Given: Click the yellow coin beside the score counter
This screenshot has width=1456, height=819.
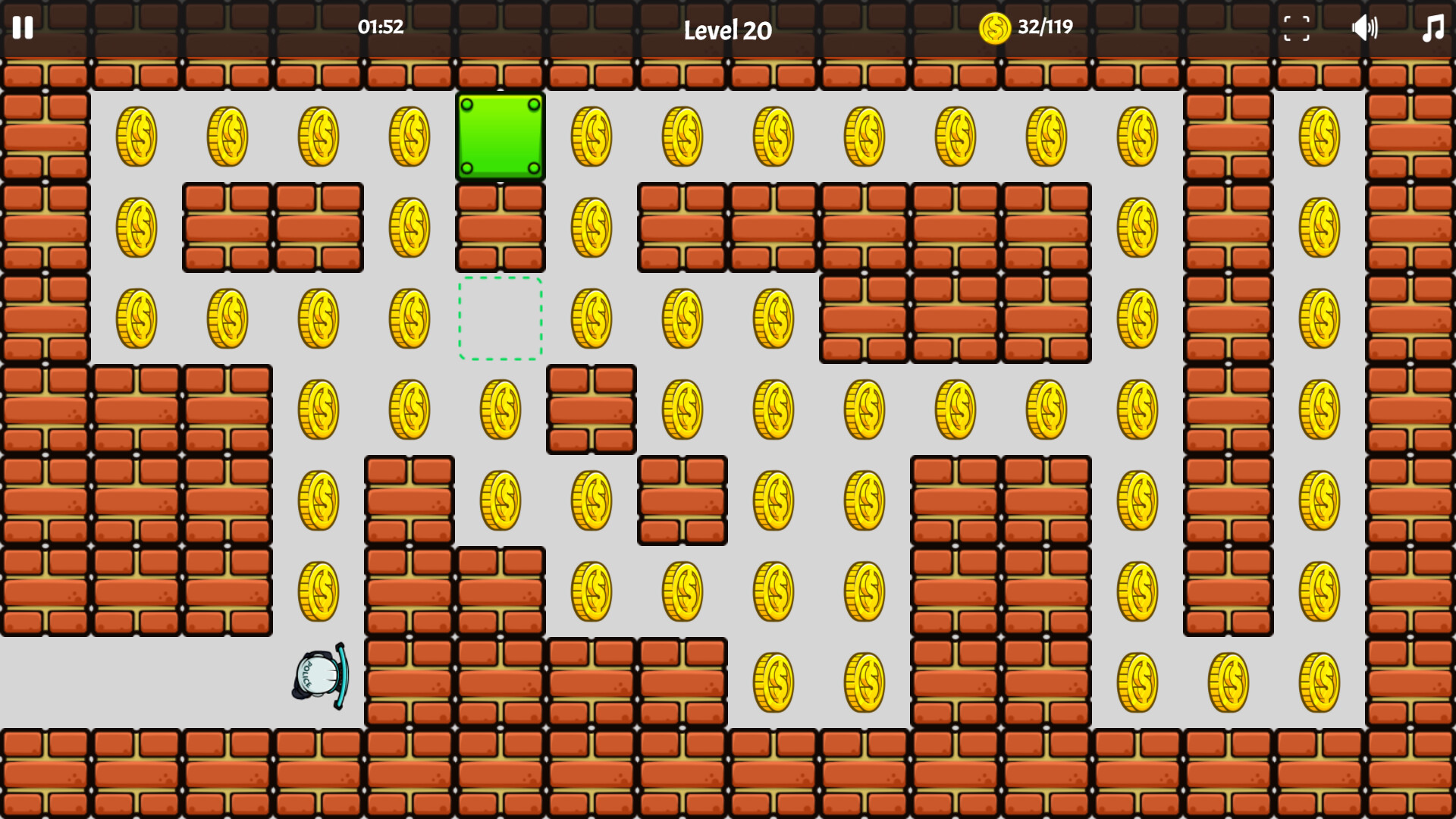Looking at the screenshot, I should coord(994,28).
